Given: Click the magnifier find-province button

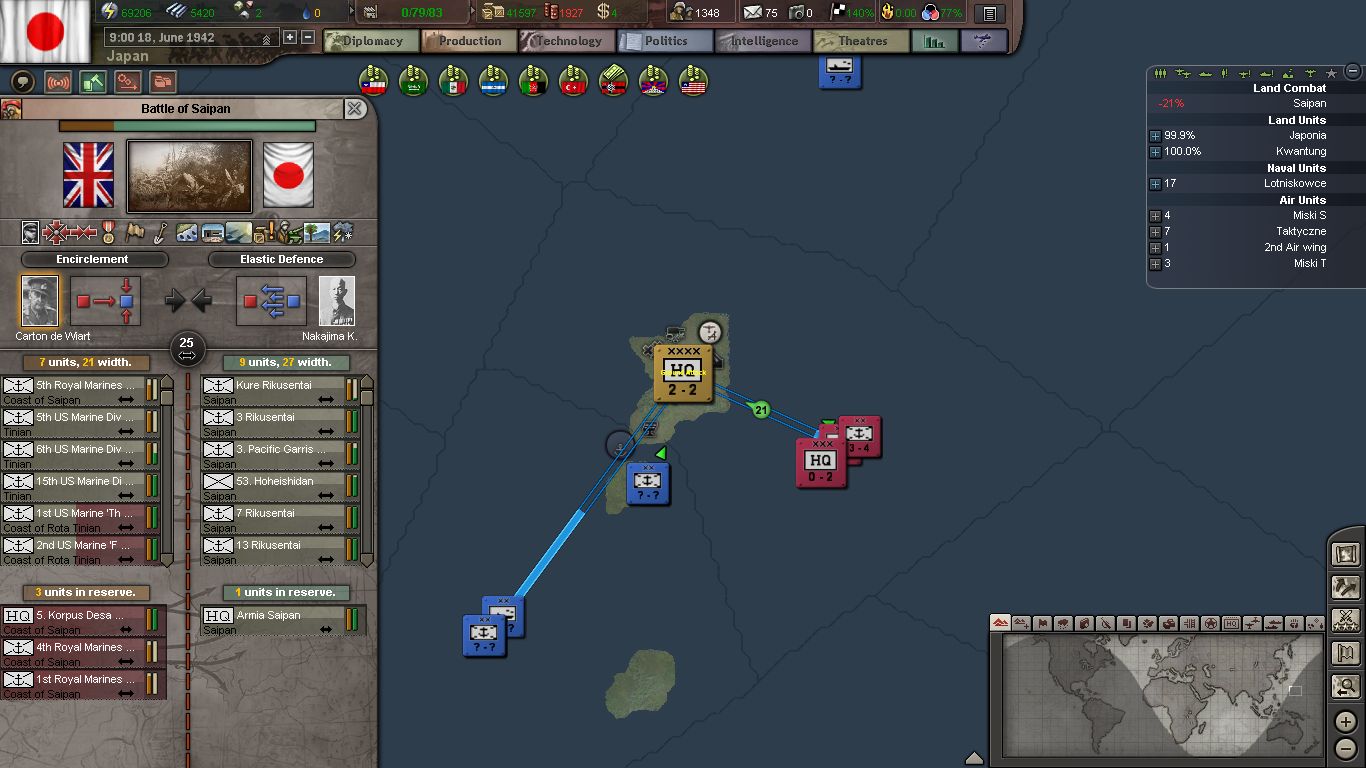Looking at the screenshot, I should [x=1346, y=687].
